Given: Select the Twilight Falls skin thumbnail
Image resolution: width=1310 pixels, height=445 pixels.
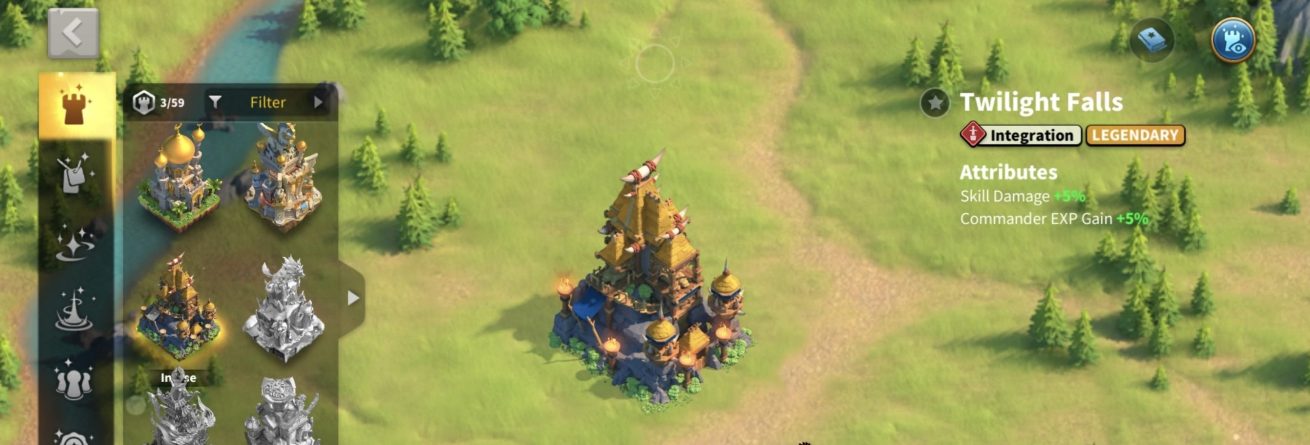Looking at the screenshot, I should pyautogui.click(x=180, y=304).
